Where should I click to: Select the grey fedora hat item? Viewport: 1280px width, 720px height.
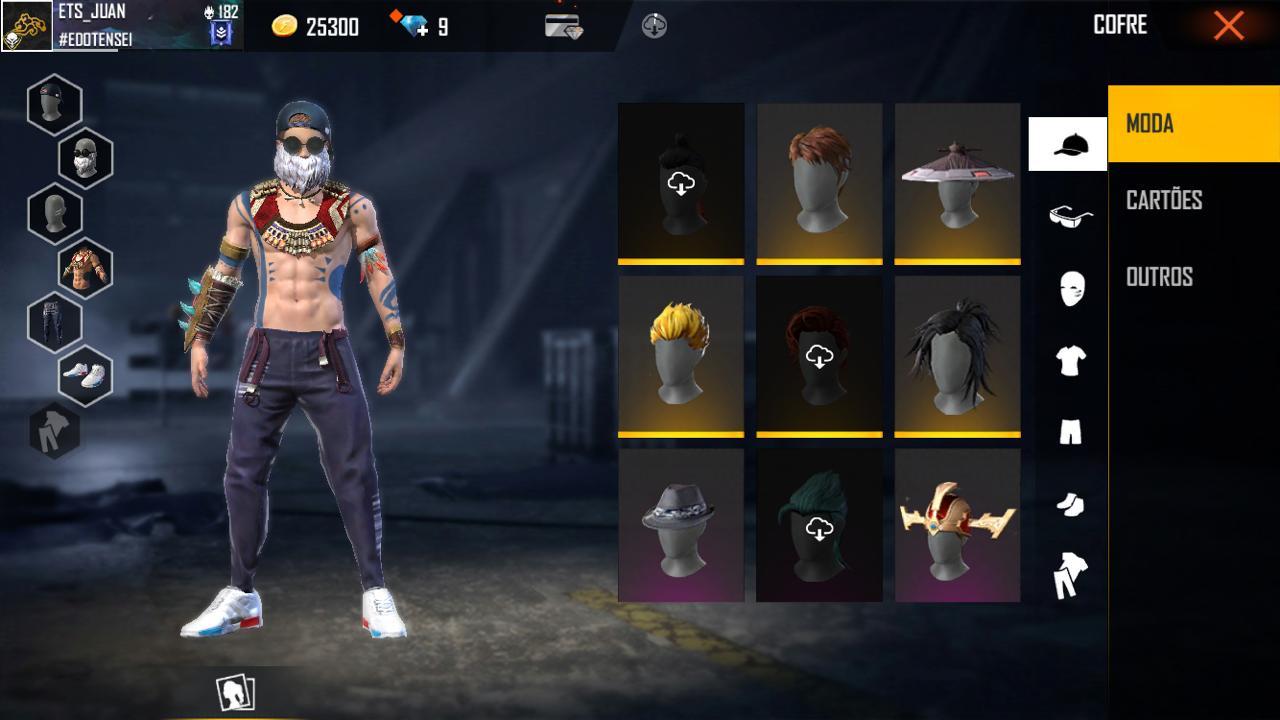coord(680,526)
